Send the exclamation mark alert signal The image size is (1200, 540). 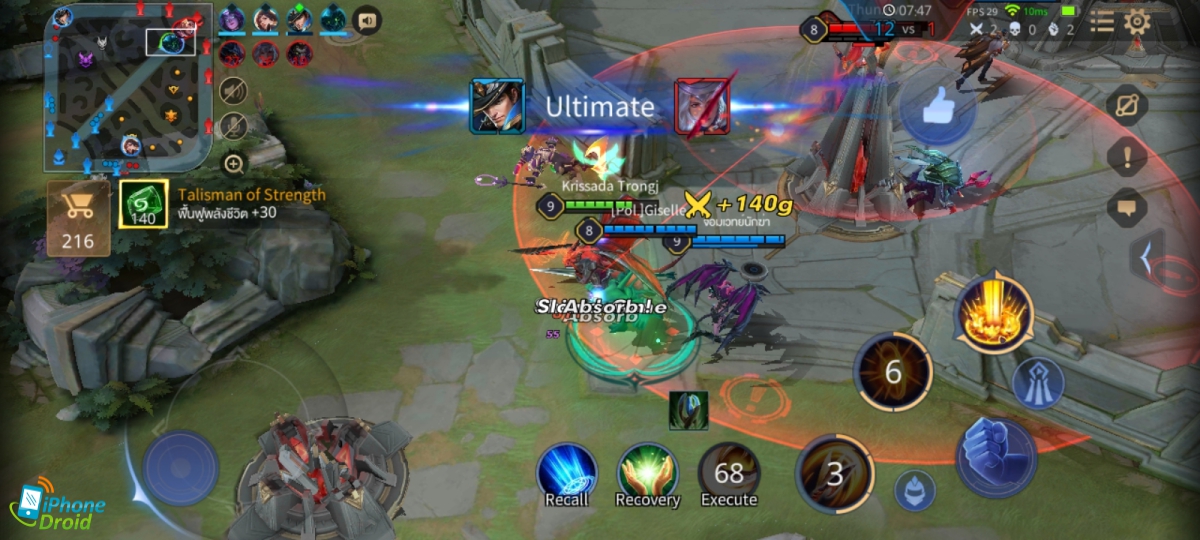tap(1128, 157)
